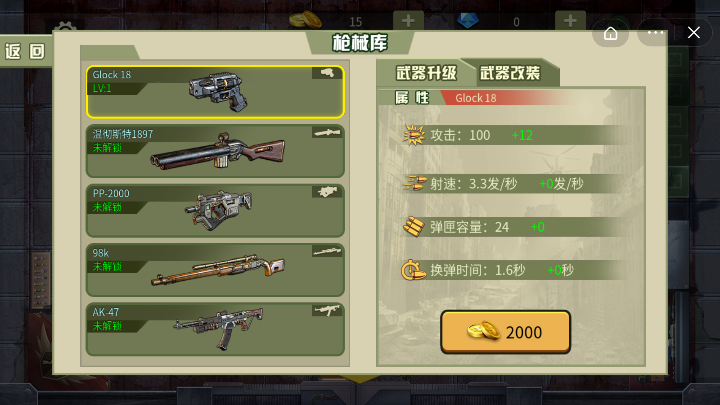Pick the 98k rifle row
This screenshot has width=720, height=405.
point(214,269)
